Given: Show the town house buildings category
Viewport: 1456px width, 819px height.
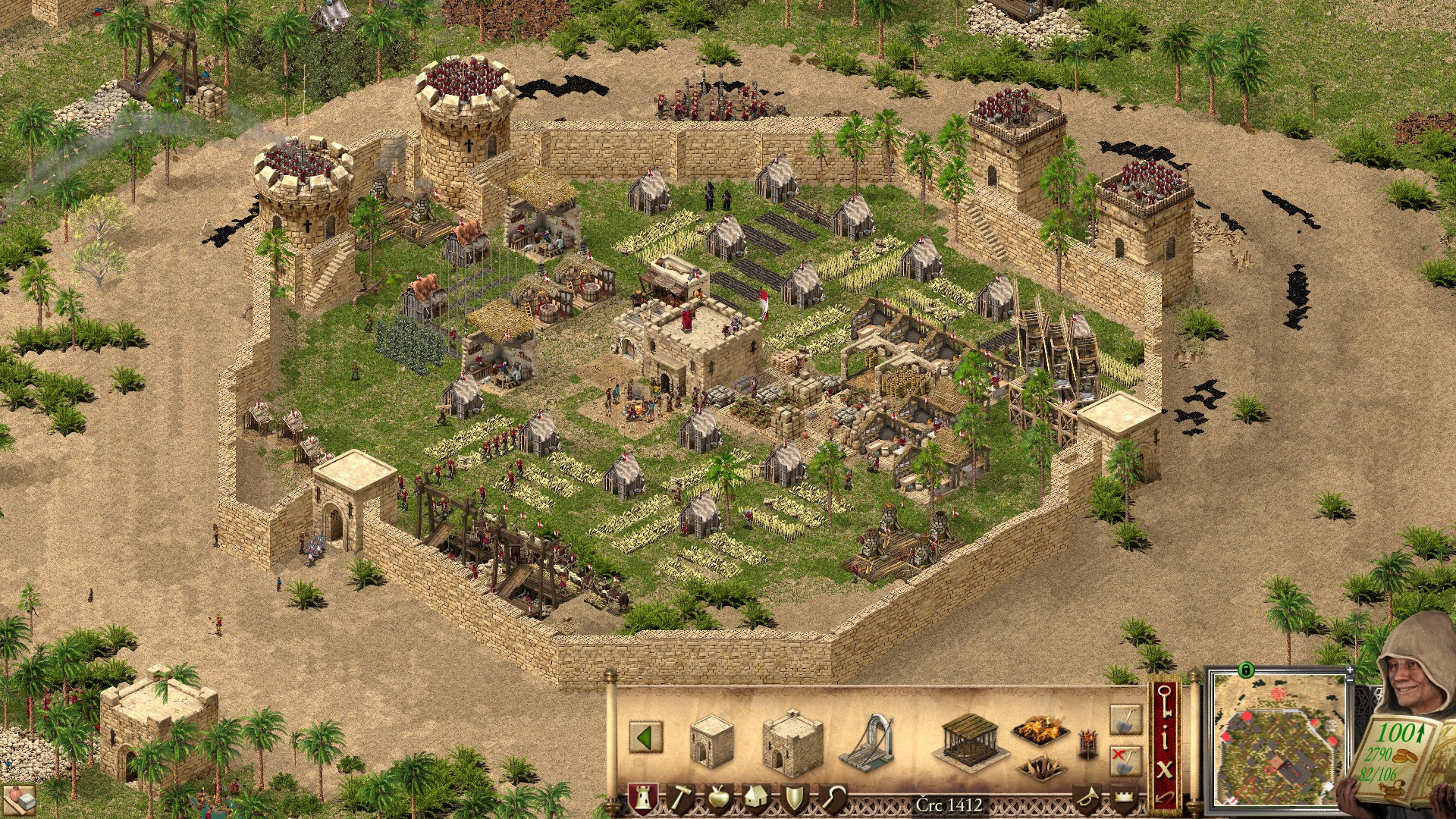Looking at the screenshot, I should [756, 799].
